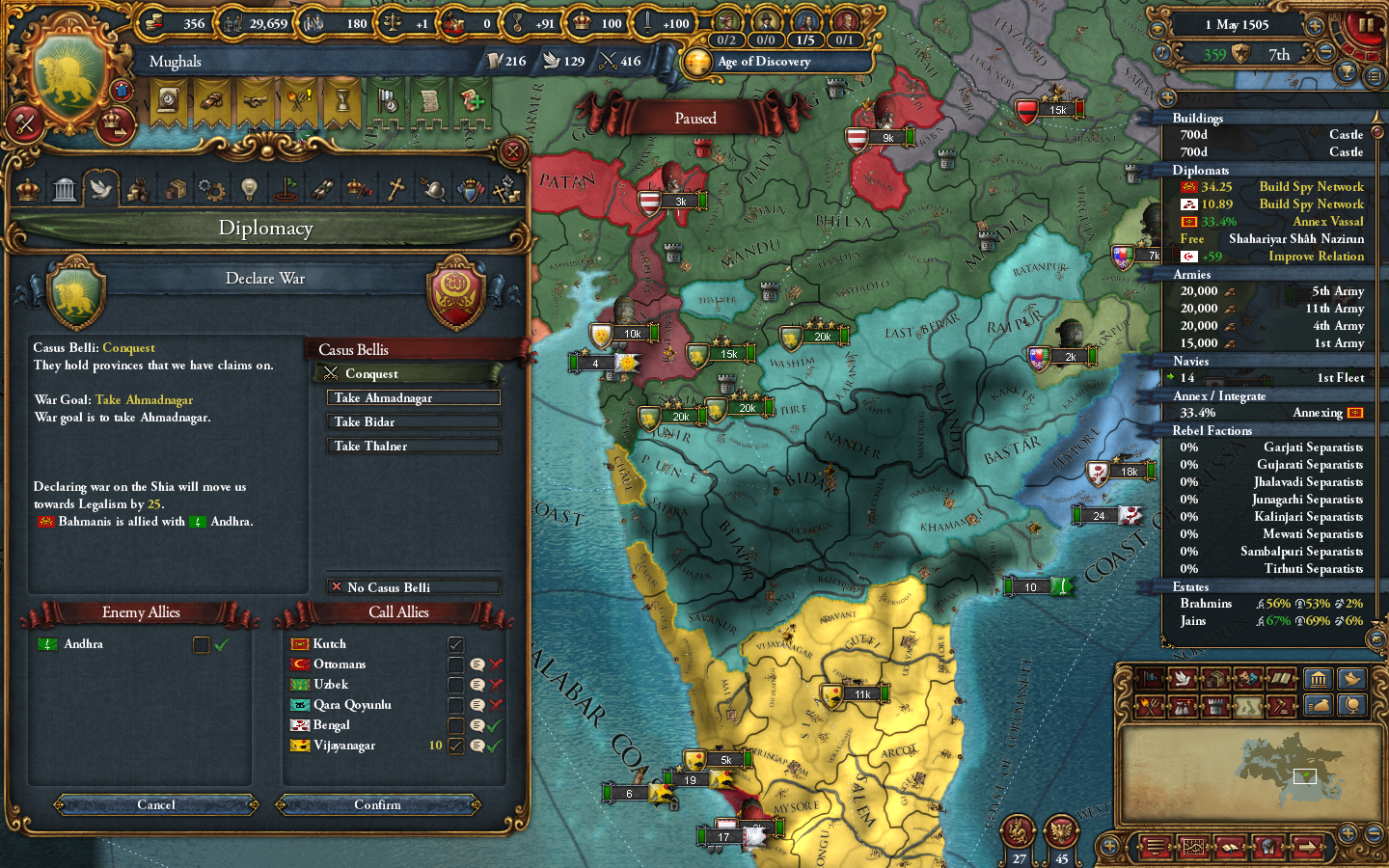The height and width of the screenshot is (868, 1389).
Task: Uncheck Vijayanagar's call to arms checkbox
Action: 455,746
